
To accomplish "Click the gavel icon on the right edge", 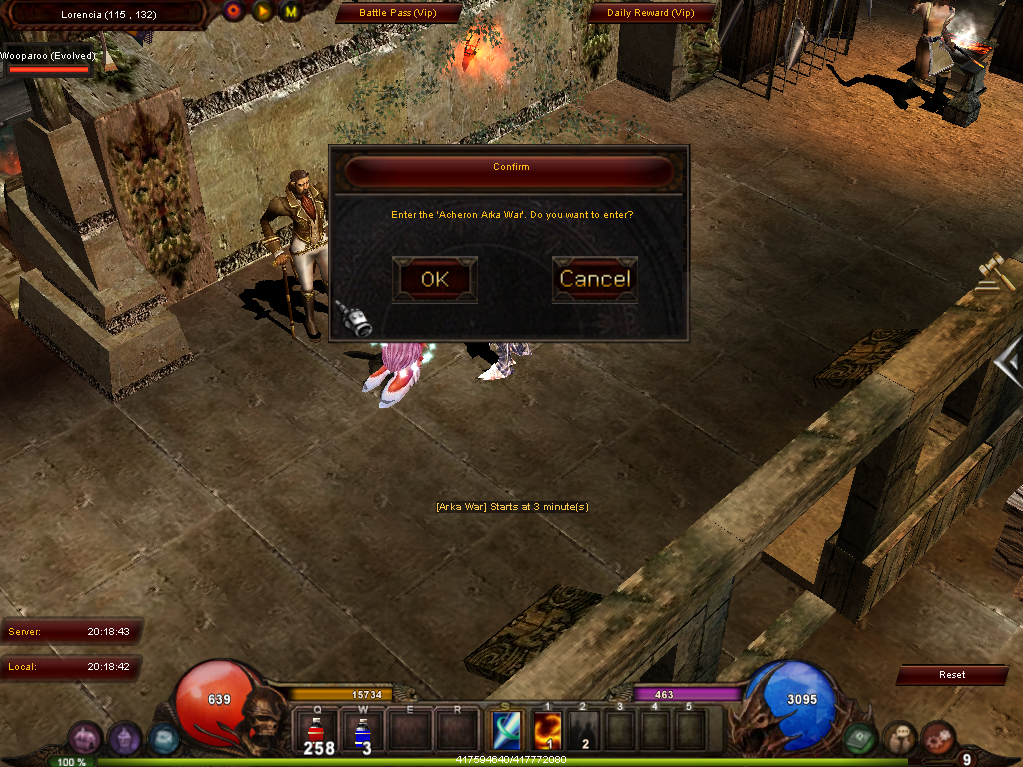I will (995, 272).
